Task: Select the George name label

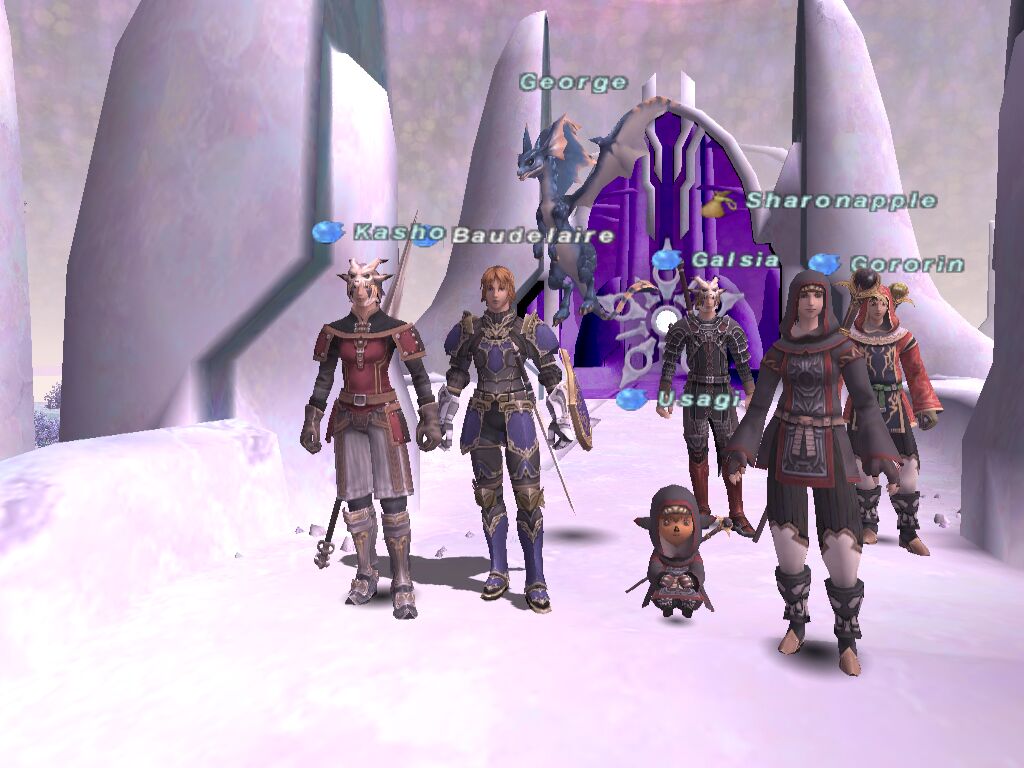Action: point(573,83)
